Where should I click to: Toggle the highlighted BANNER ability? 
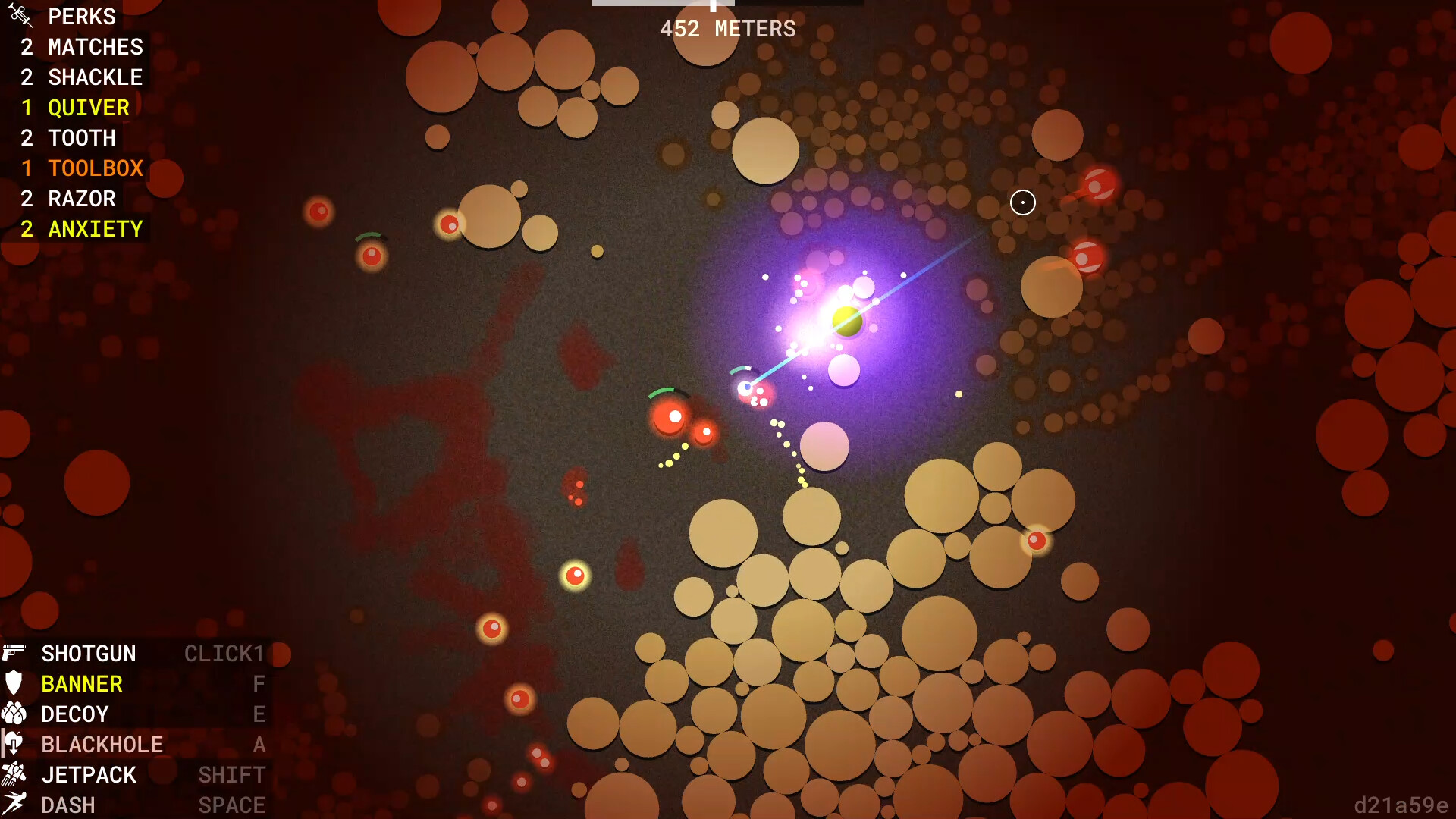coord(82,683)
